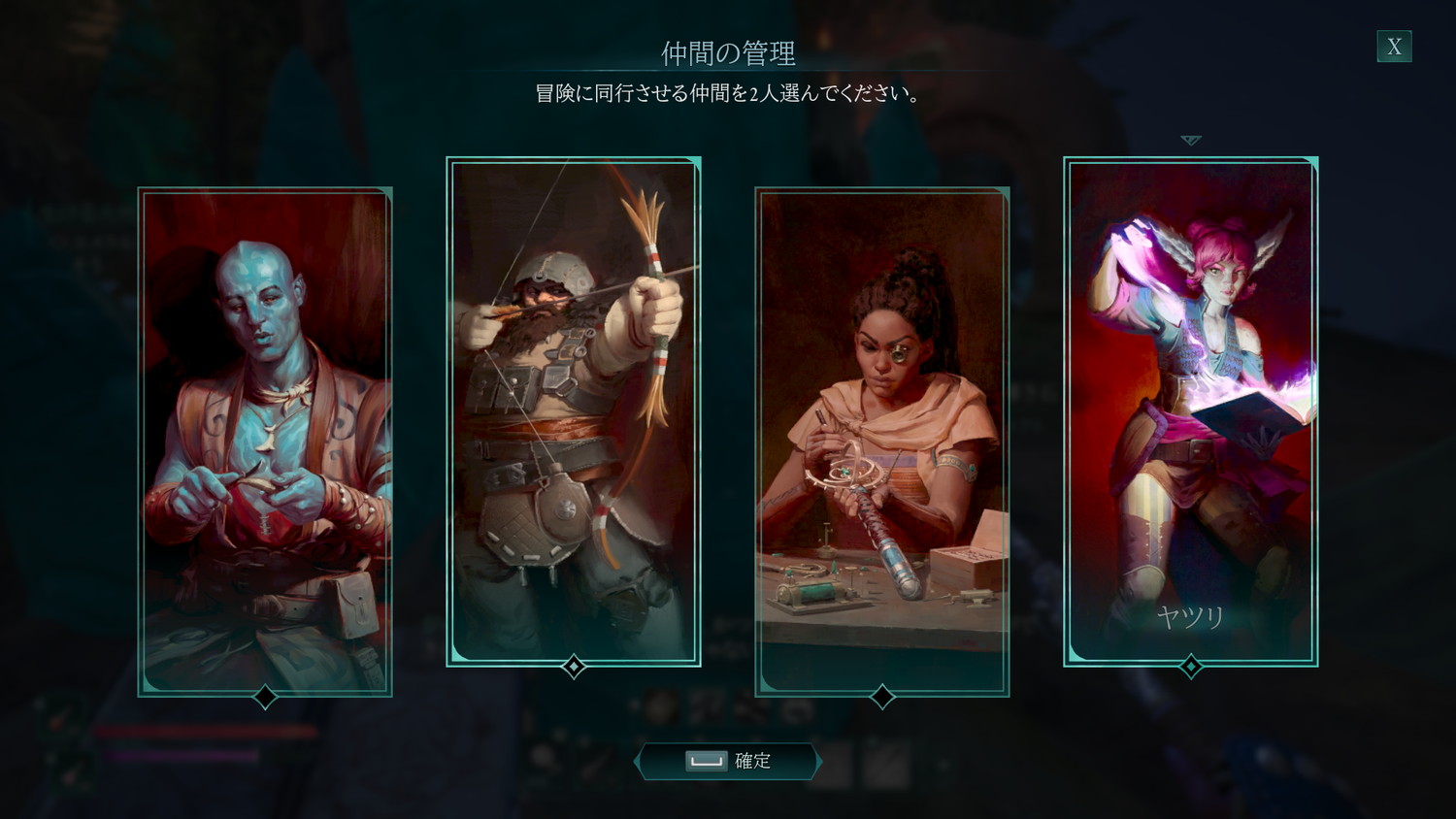1456x819 pixels.
Task: Pick the monocle-wearing tinkerer companion card
Action: click(x=882, y=442)
